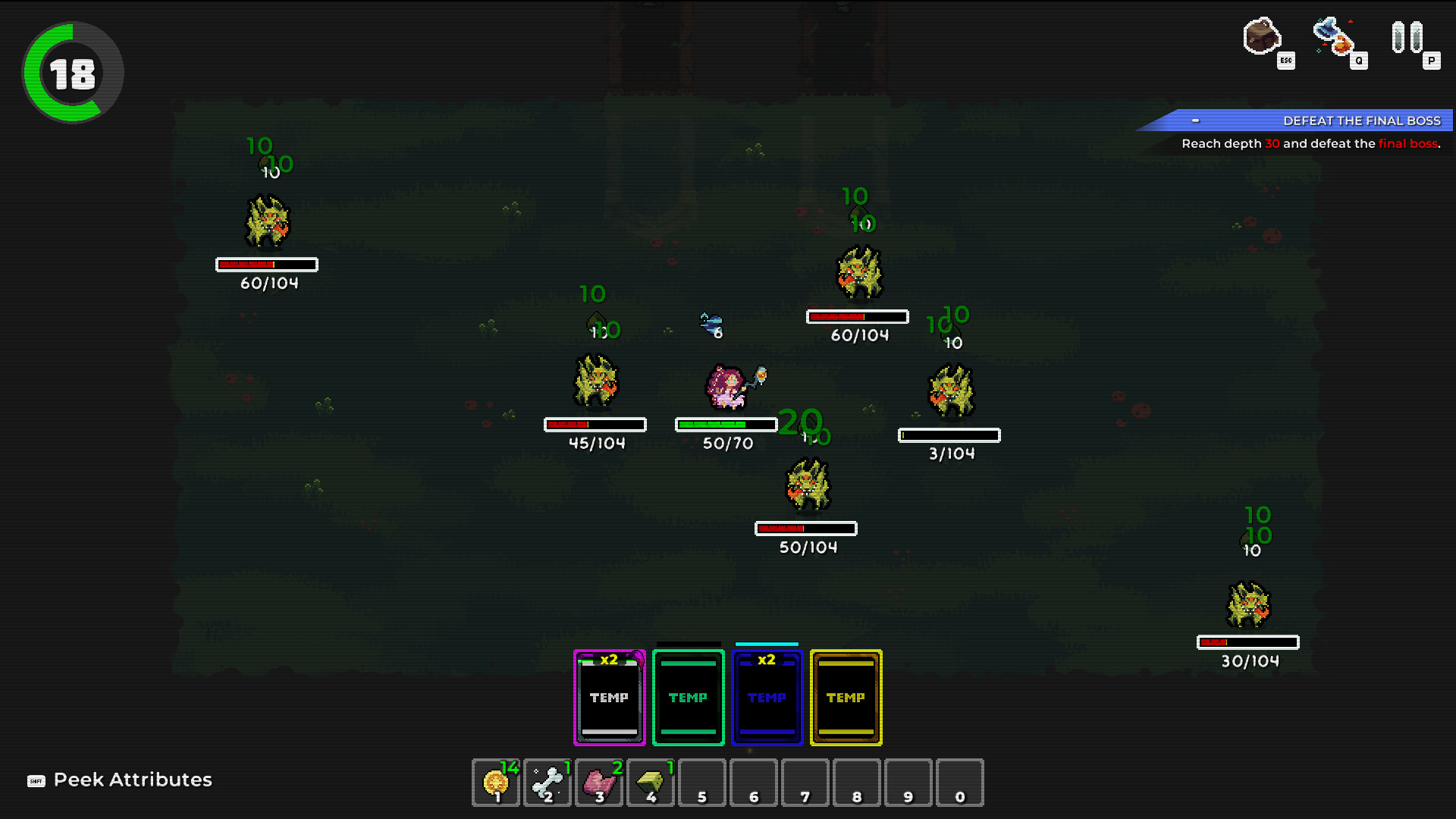Click the goblin's 3/104 health bar
The image size is (1456, 819).
[949, 435]
